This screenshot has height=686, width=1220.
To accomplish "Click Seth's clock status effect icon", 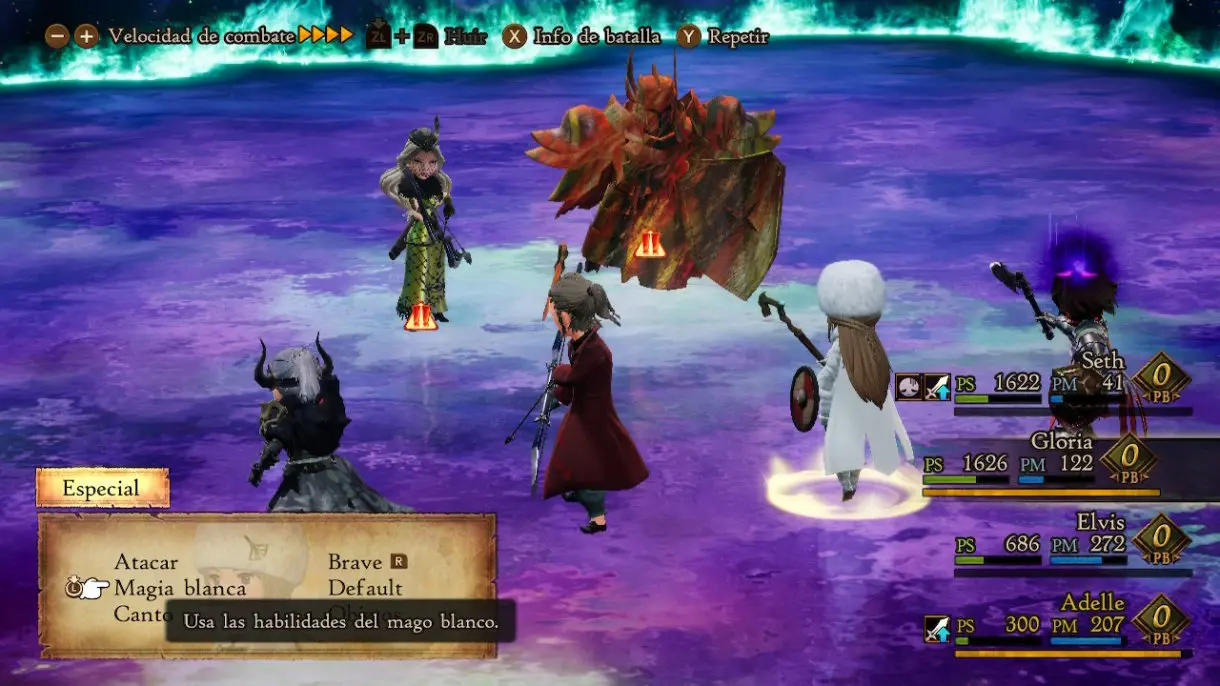I will [x=909, y=386].
